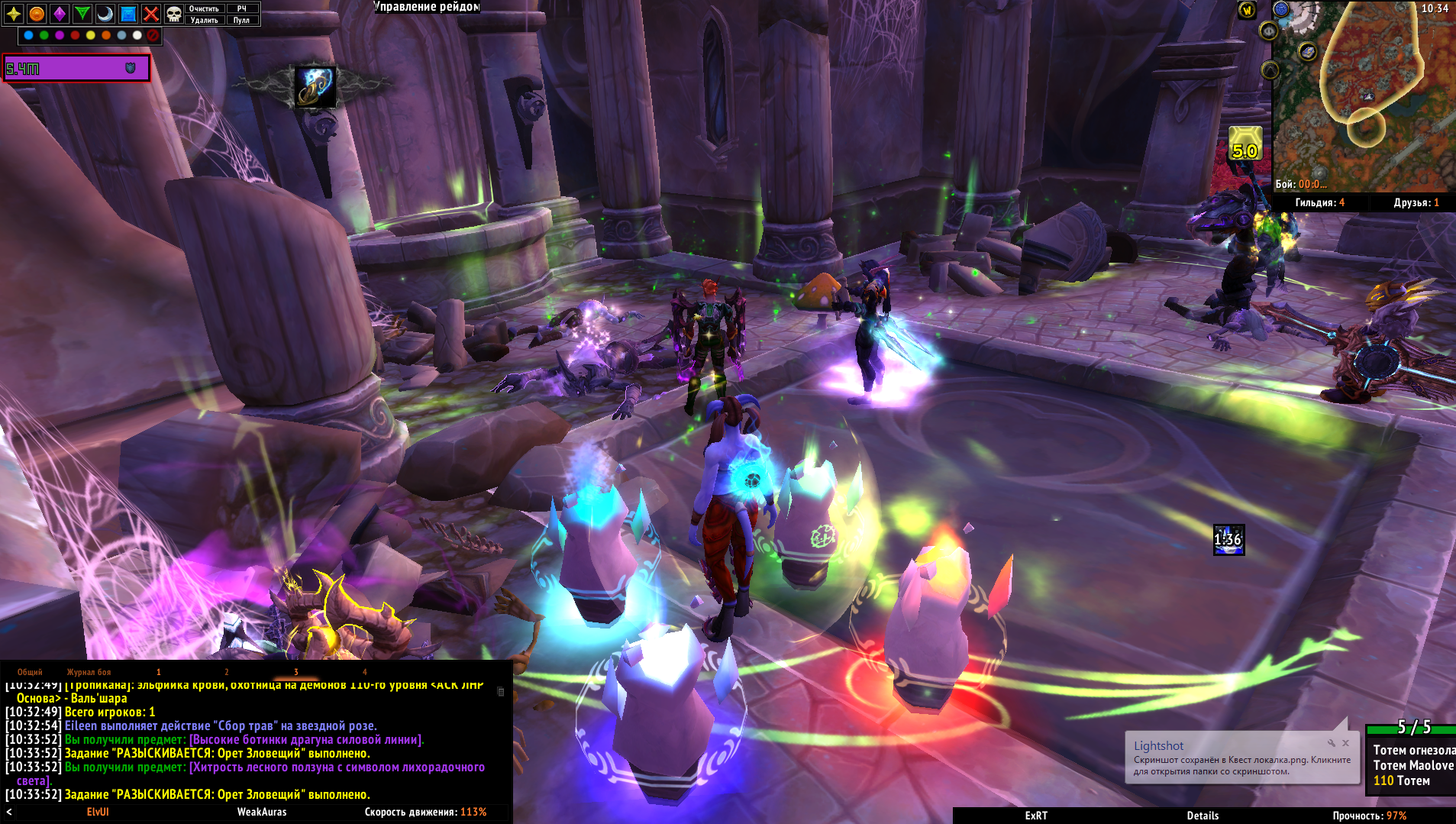Click the minimap

point(1363,95)
